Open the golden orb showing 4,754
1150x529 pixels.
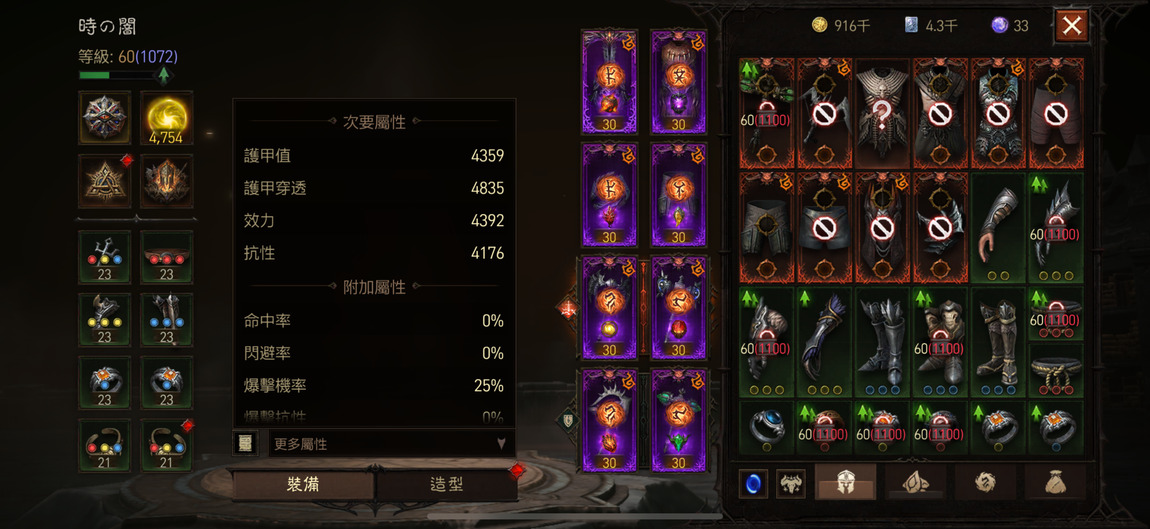pos(166,118)
